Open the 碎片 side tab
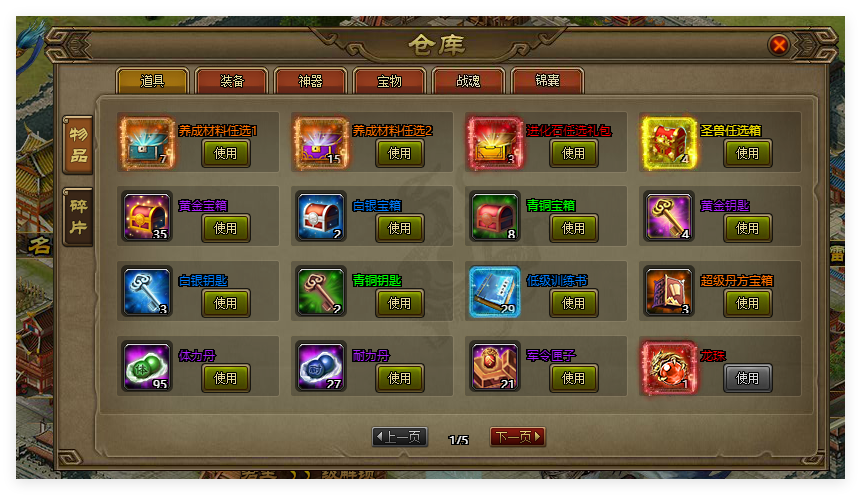The width and height of the screenshot is (861, 495). [77, 216]
